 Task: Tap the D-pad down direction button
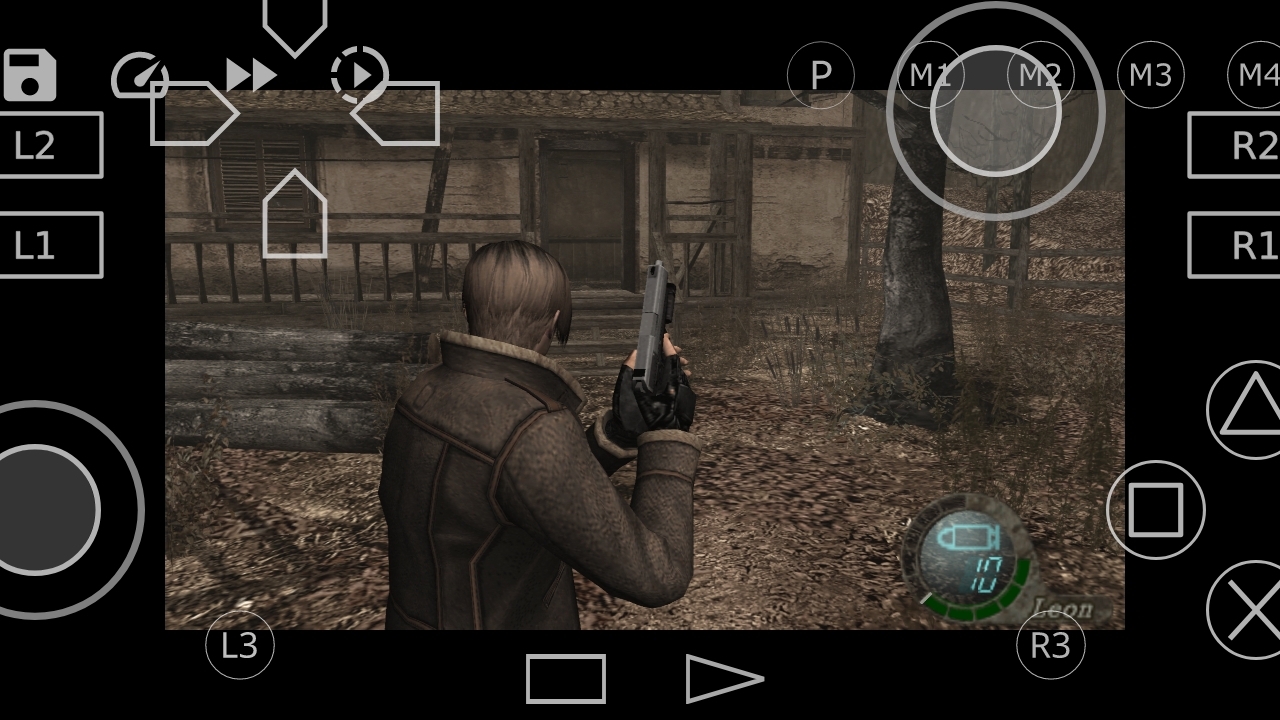(295, 215)
